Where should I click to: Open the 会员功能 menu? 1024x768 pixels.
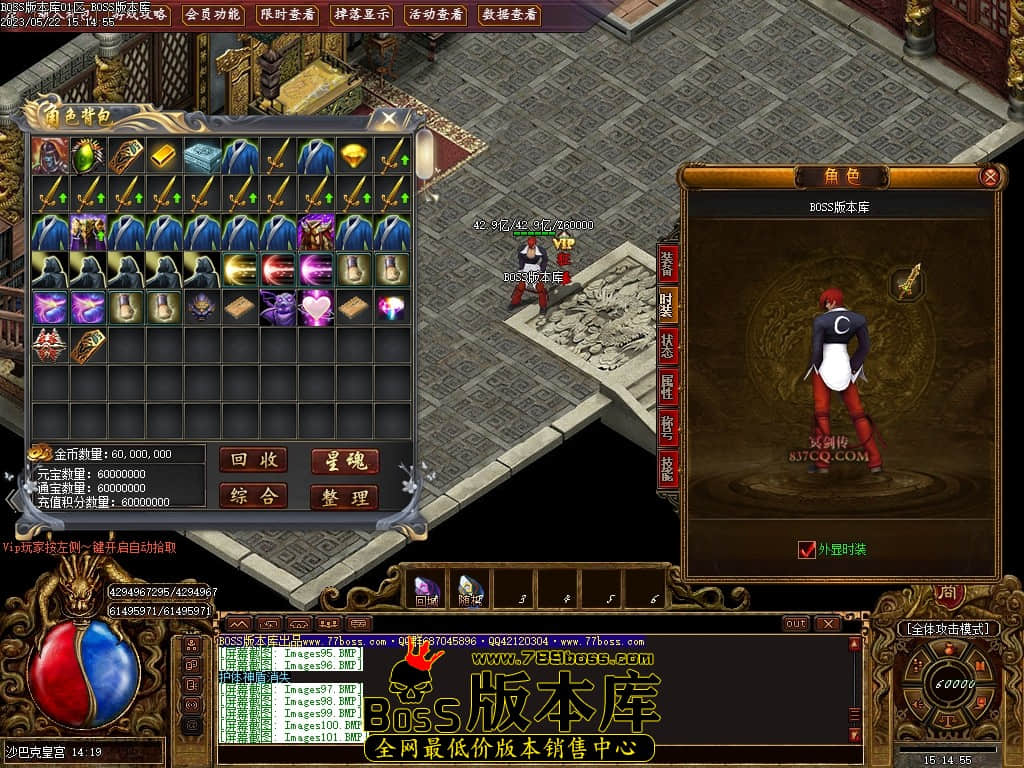click(213, 14)
